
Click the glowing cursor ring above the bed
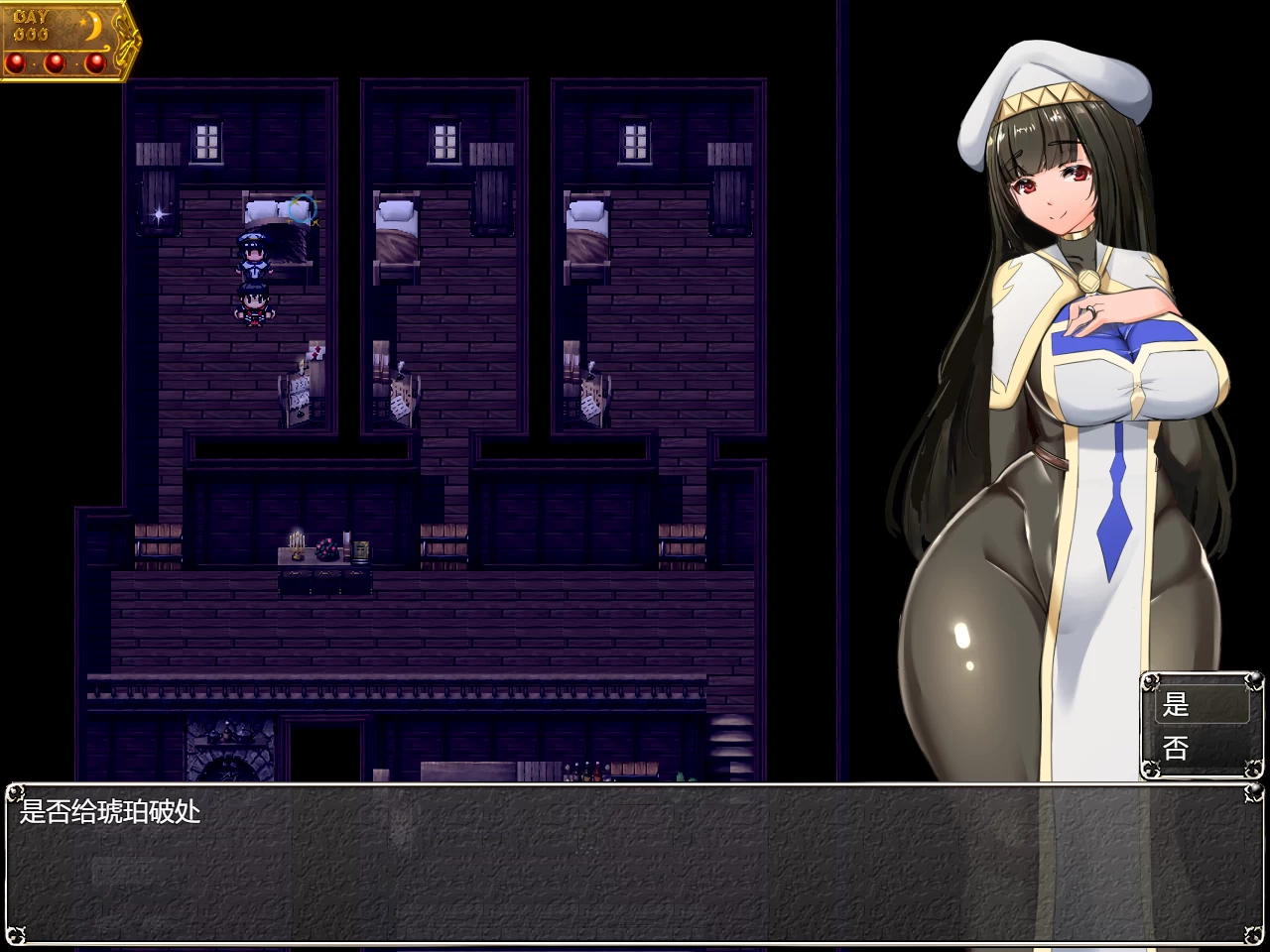coord(302,208)
